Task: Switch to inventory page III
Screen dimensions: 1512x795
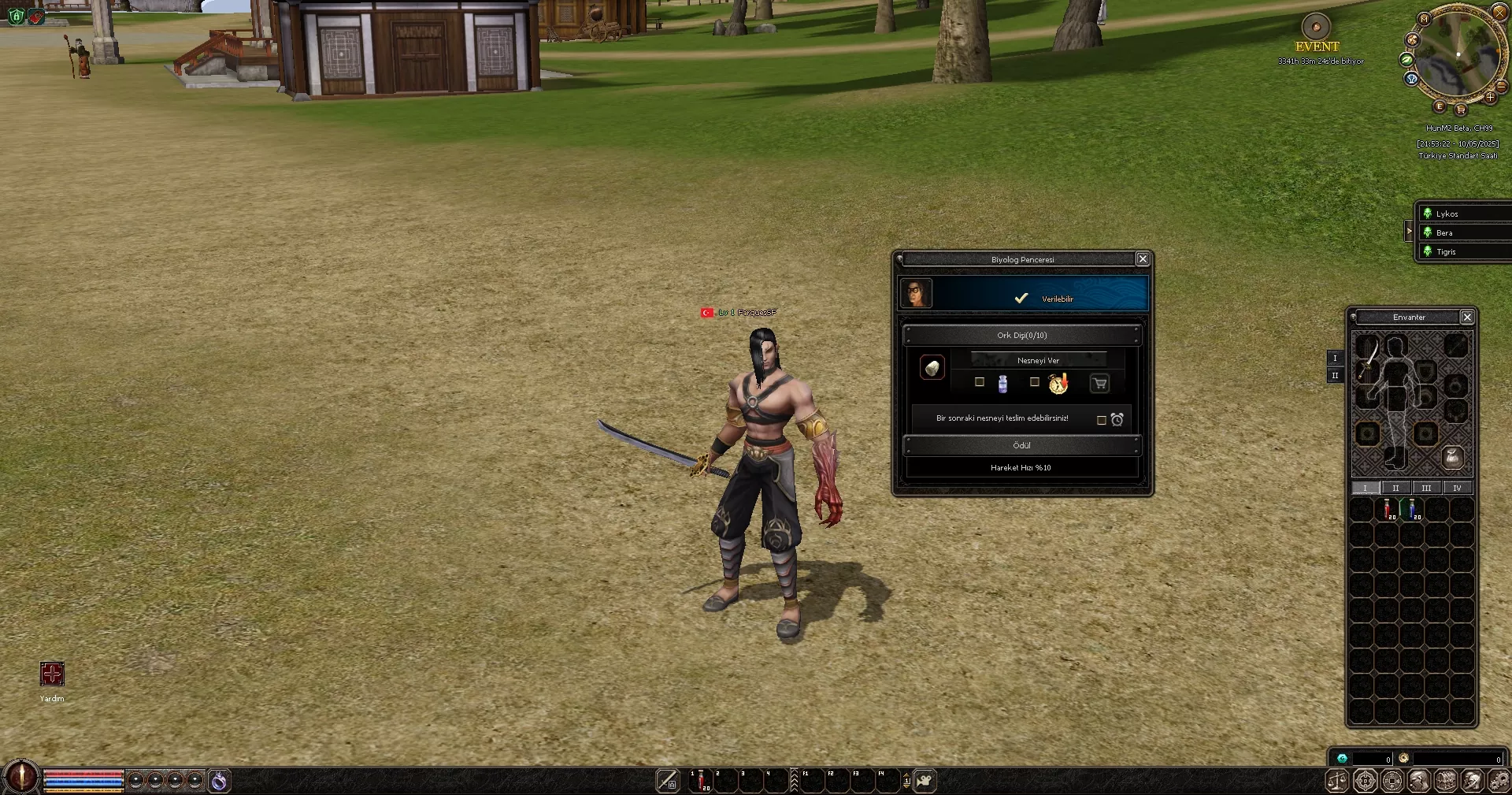Action: (x=1426, y=488)
